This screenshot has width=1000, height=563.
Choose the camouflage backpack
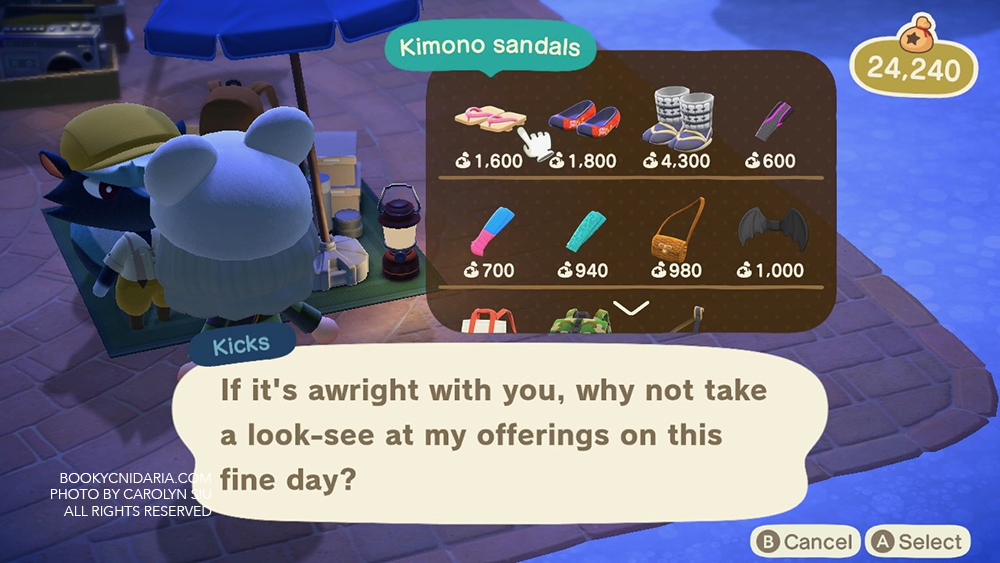click(581, 323)
